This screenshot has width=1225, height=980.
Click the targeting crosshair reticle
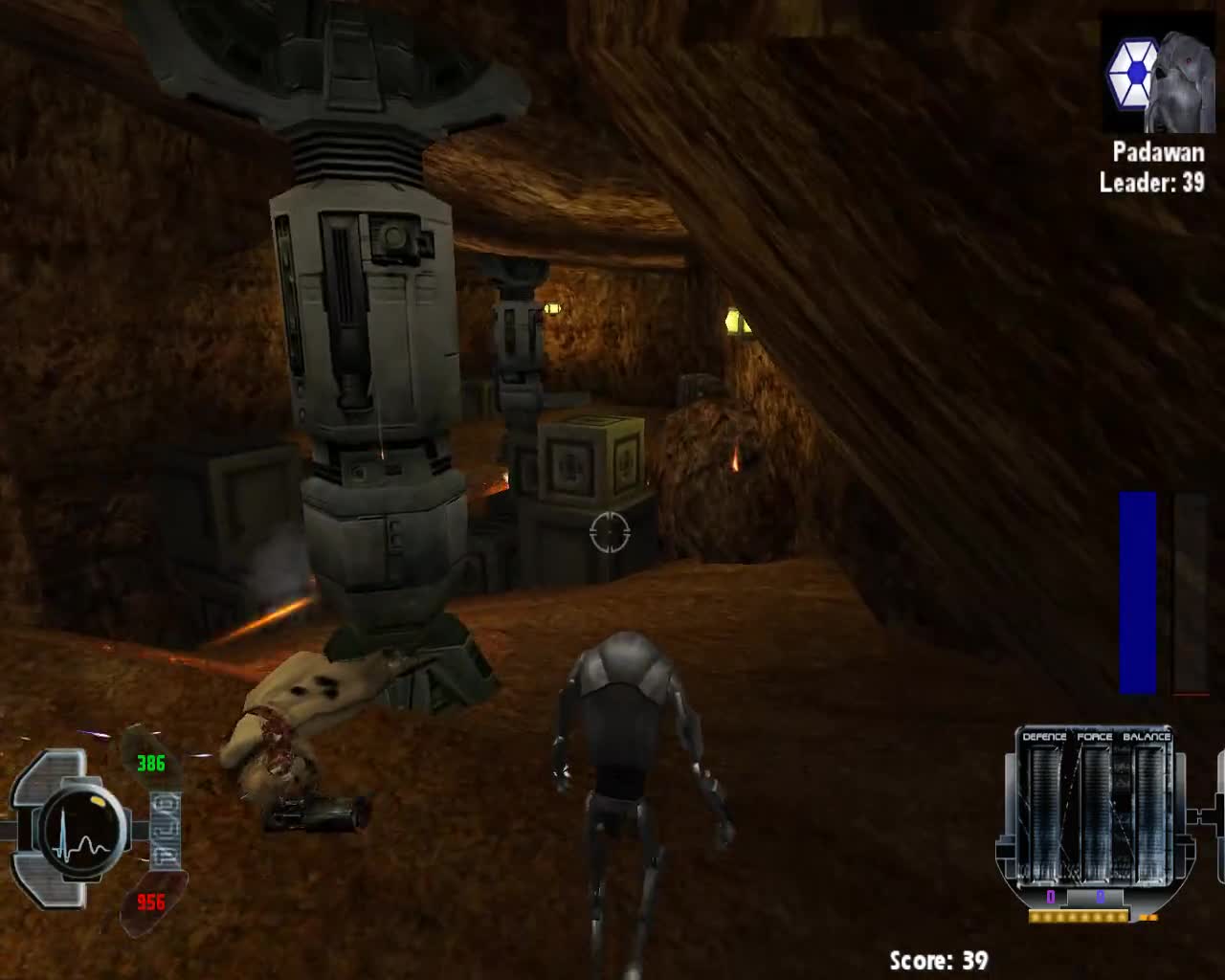(611, 532)
